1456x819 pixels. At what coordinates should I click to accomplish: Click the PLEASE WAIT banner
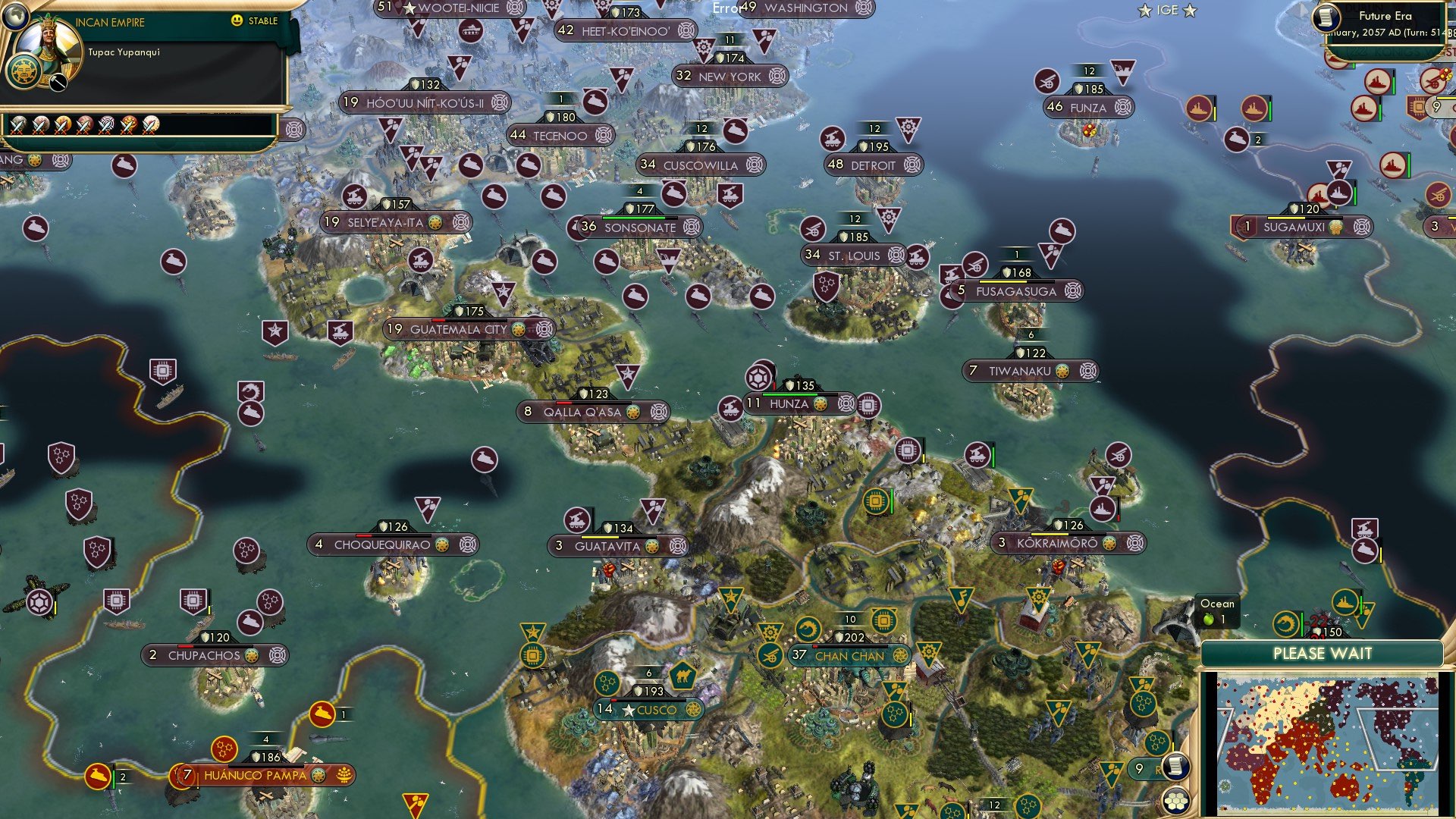pyautogui.click(x=1323, y=652)
